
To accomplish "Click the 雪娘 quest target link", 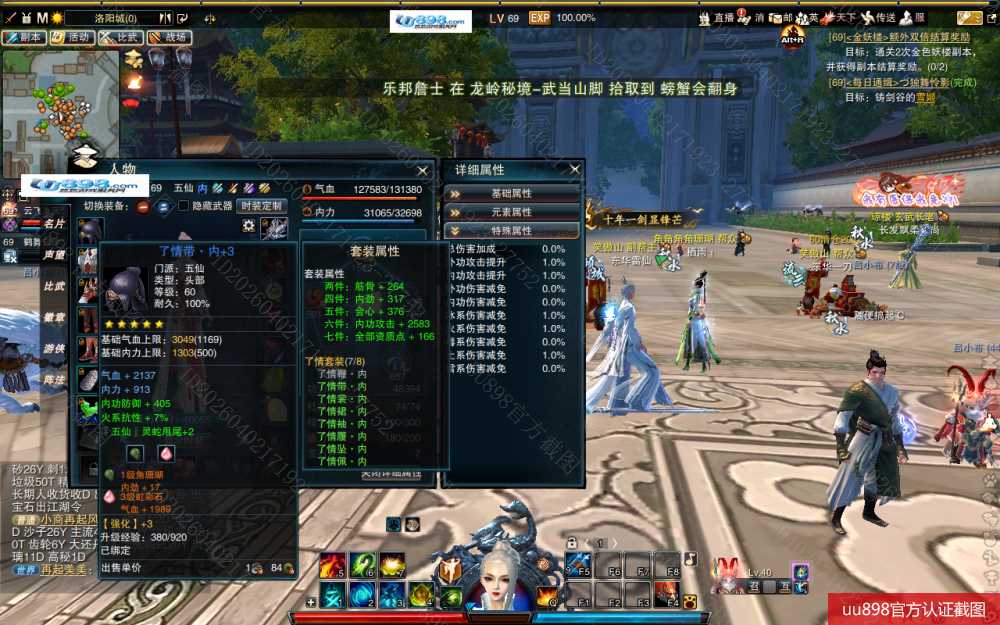I will click(926, 98).
